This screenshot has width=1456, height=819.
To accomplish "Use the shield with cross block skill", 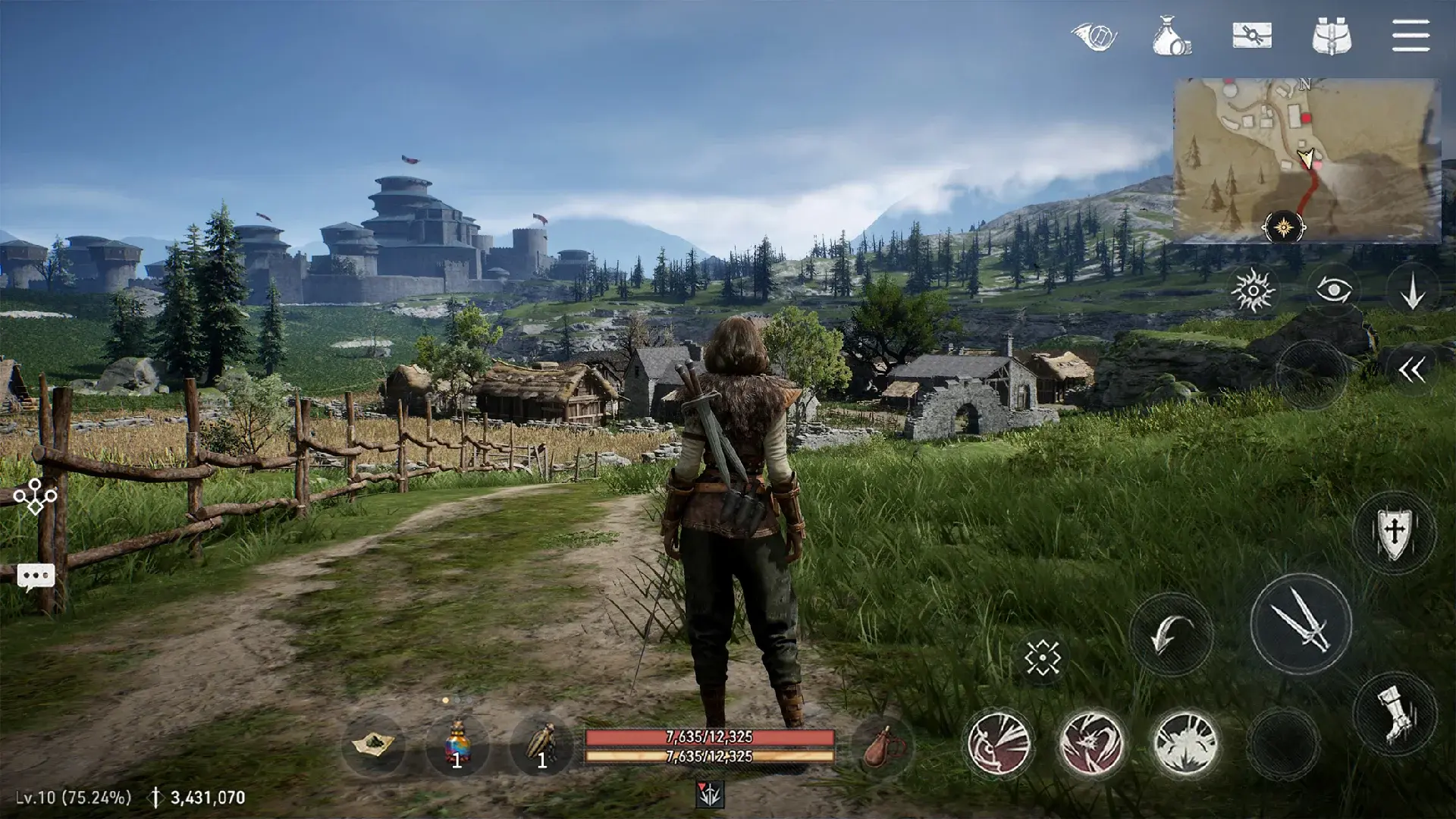I will tap(1394, 532).
